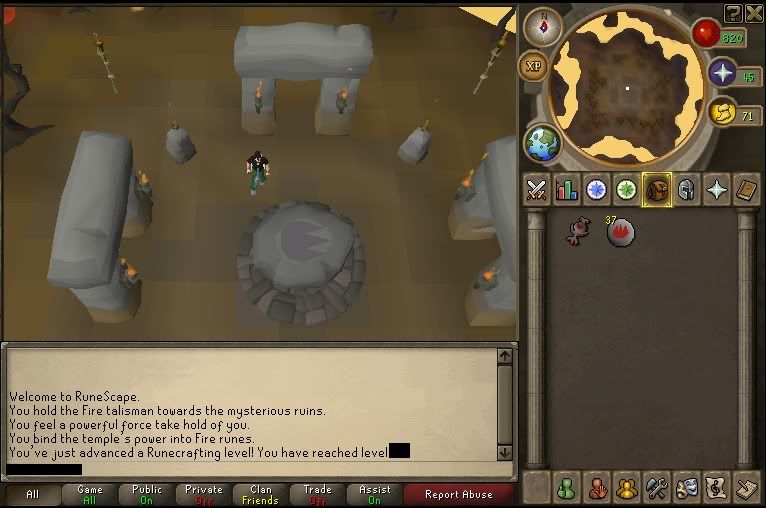Open the combat styles tab
The height and width of the screenshot is (508, 766).
pyautogui.click(x=537, y=189)
